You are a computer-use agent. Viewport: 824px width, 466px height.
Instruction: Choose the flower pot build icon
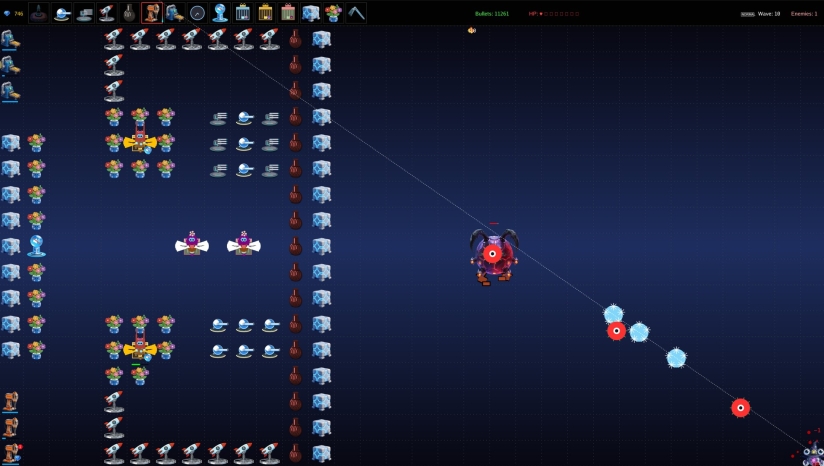coord(333,13)
